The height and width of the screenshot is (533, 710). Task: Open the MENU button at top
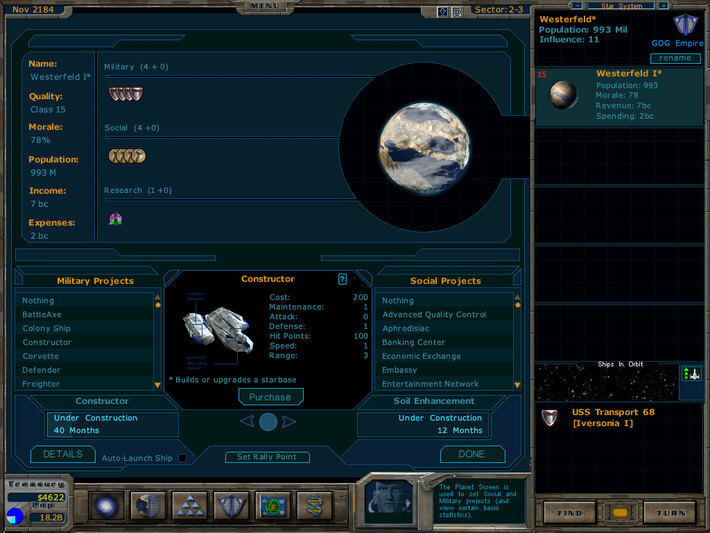pyautogui.click(x=266, y=6)
